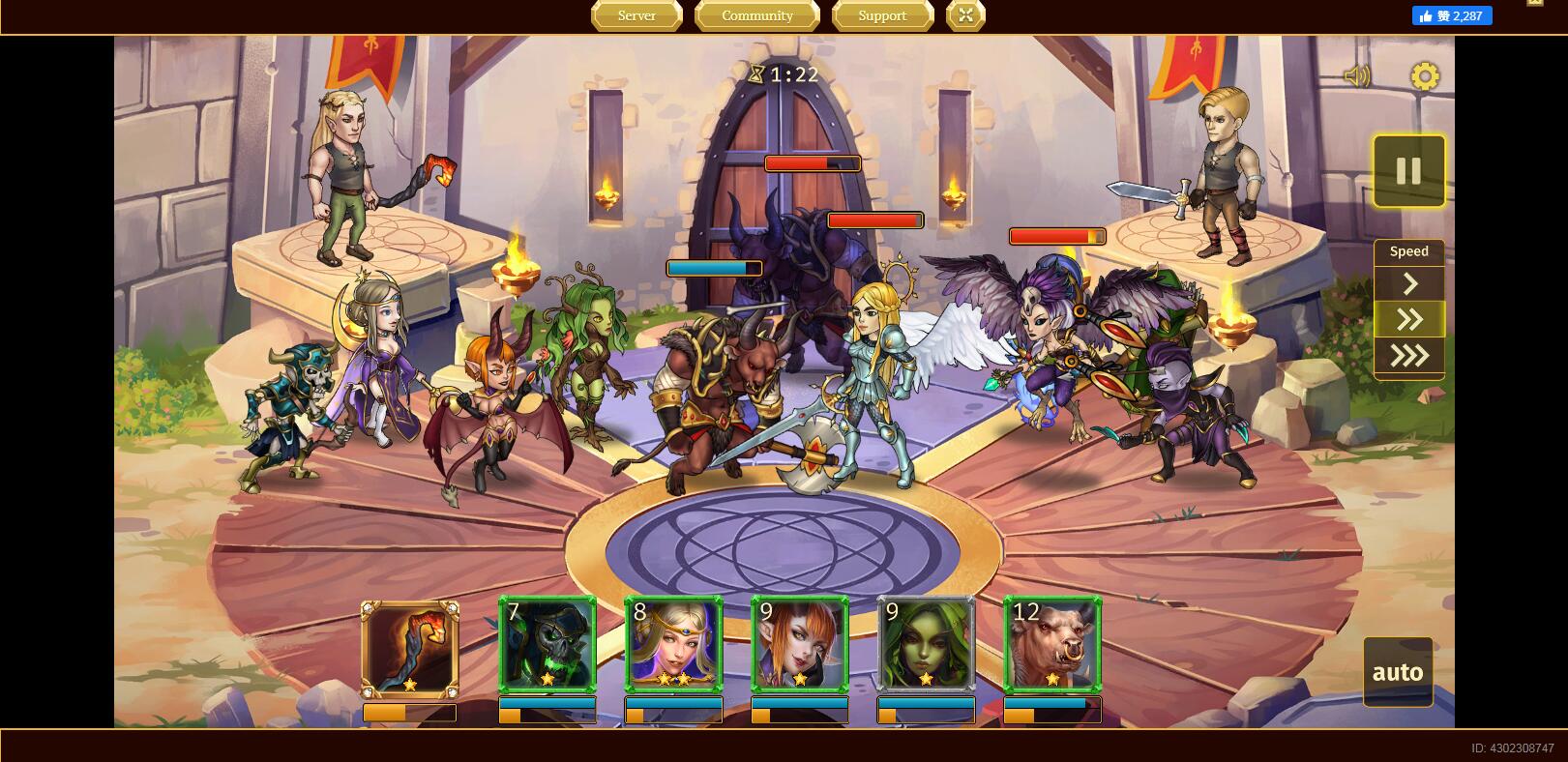This screenshot has width=1568, height=762.
Task: Open the Support page
Action: tap(882, 15)
